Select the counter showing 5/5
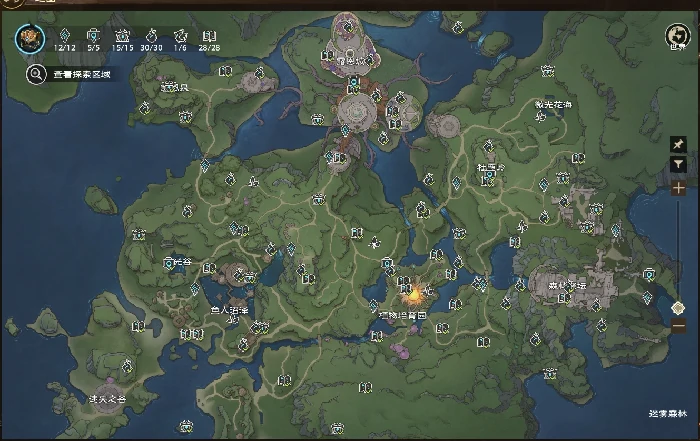 click(94, 39)
